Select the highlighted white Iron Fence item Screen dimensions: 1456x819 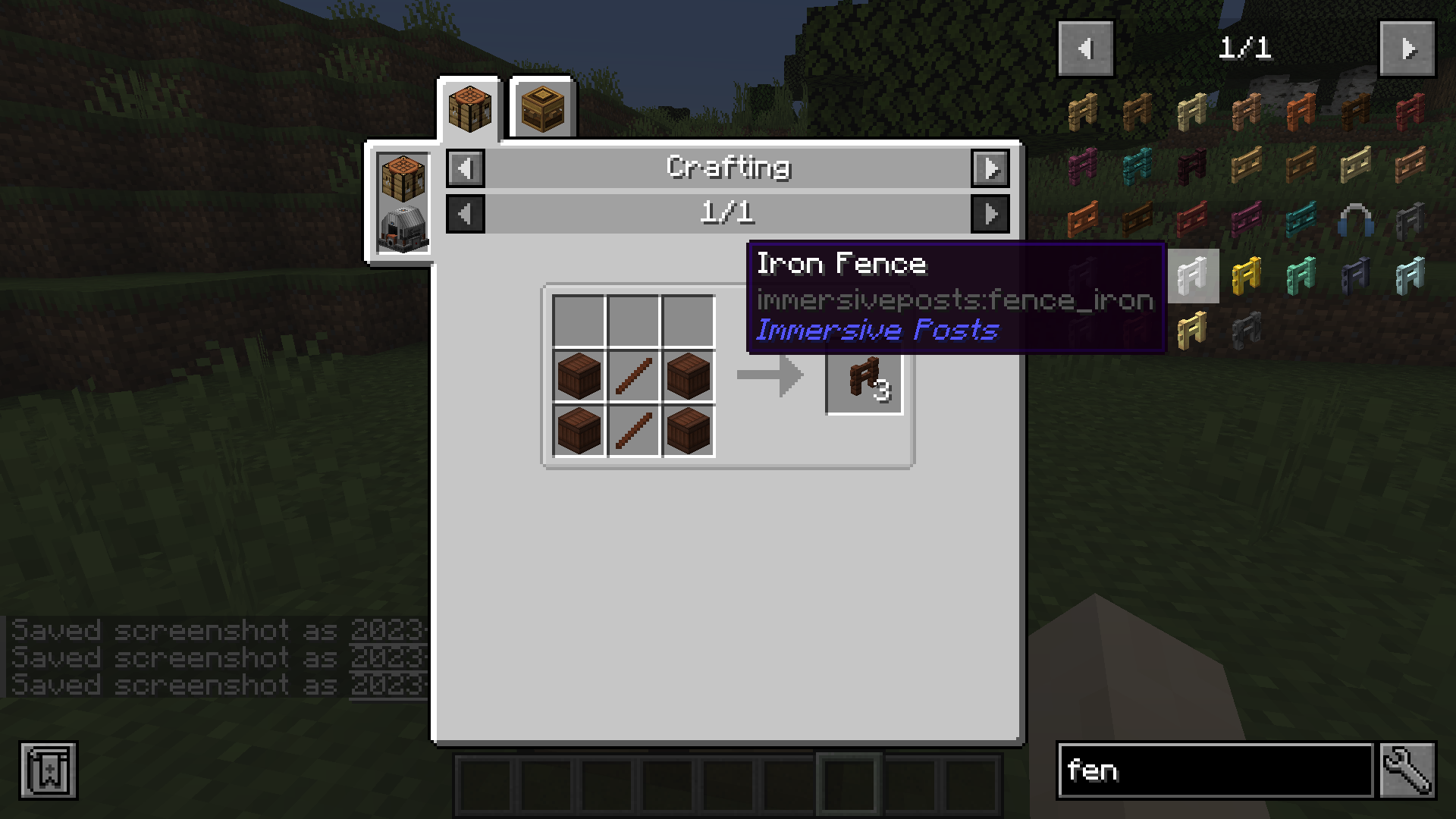pyautogui.click(x=1194, y=276)
